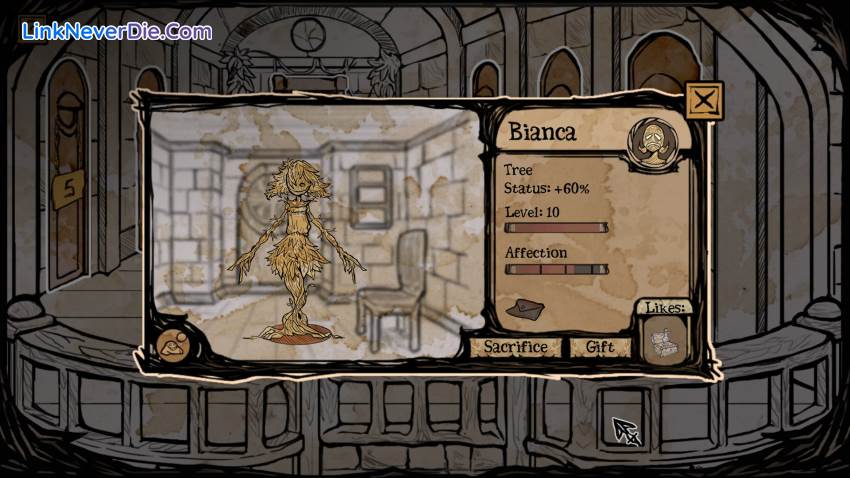
Task: Give Bianca a present via Gift
Action: click(601, 347)
